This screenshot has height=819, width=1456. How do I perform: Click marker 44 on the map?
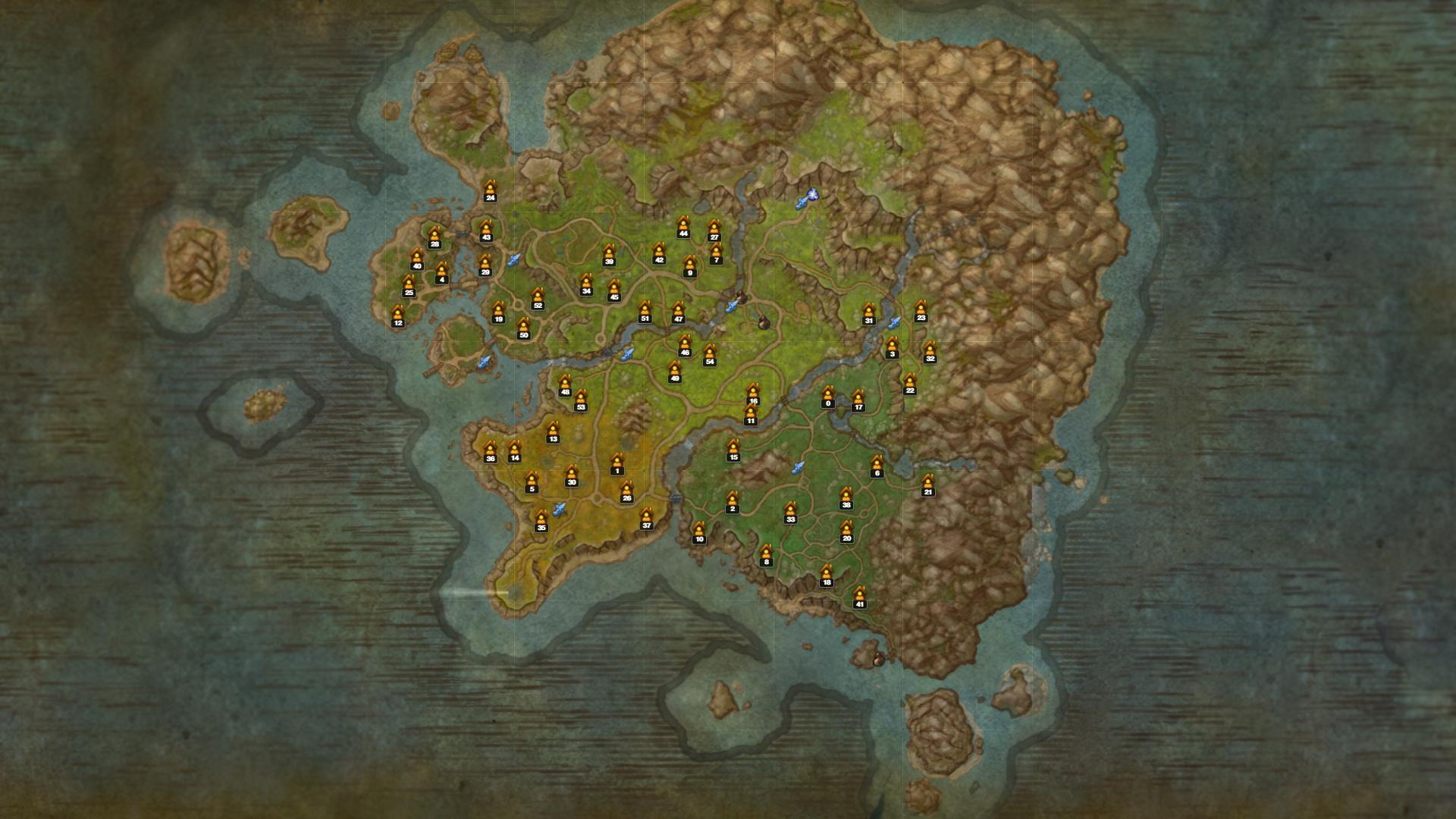click(683, 226)
